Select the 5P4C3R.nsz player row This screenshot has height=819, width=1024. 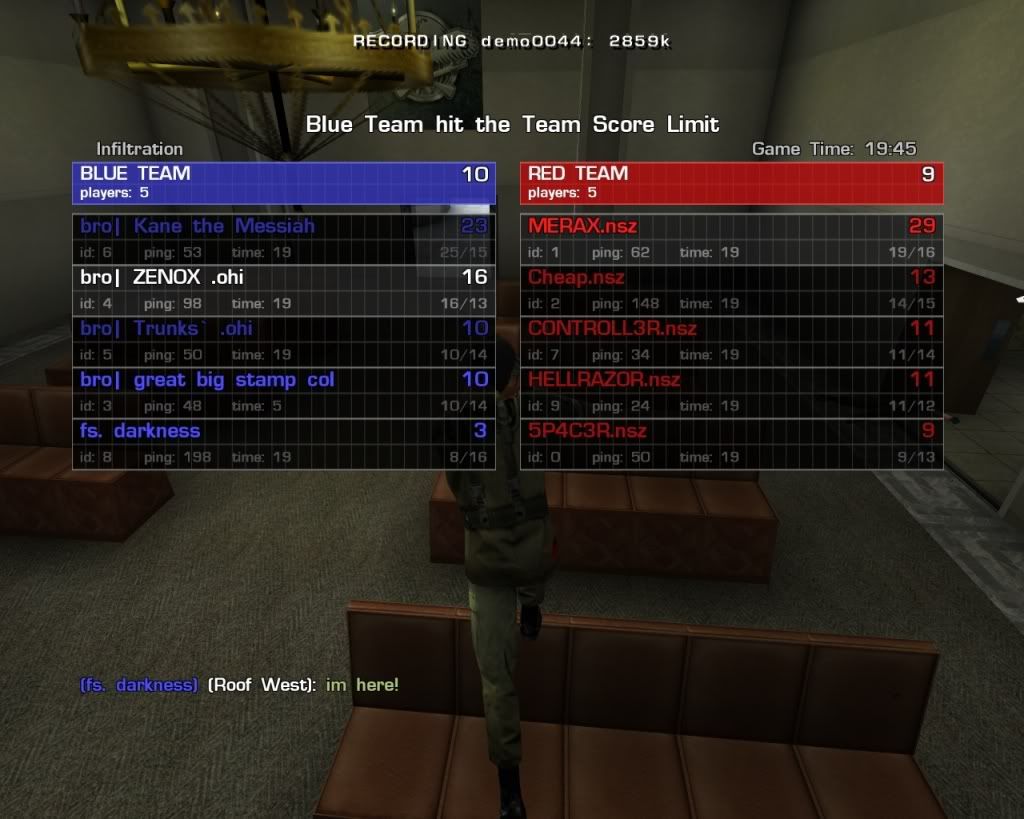(731, 443)
